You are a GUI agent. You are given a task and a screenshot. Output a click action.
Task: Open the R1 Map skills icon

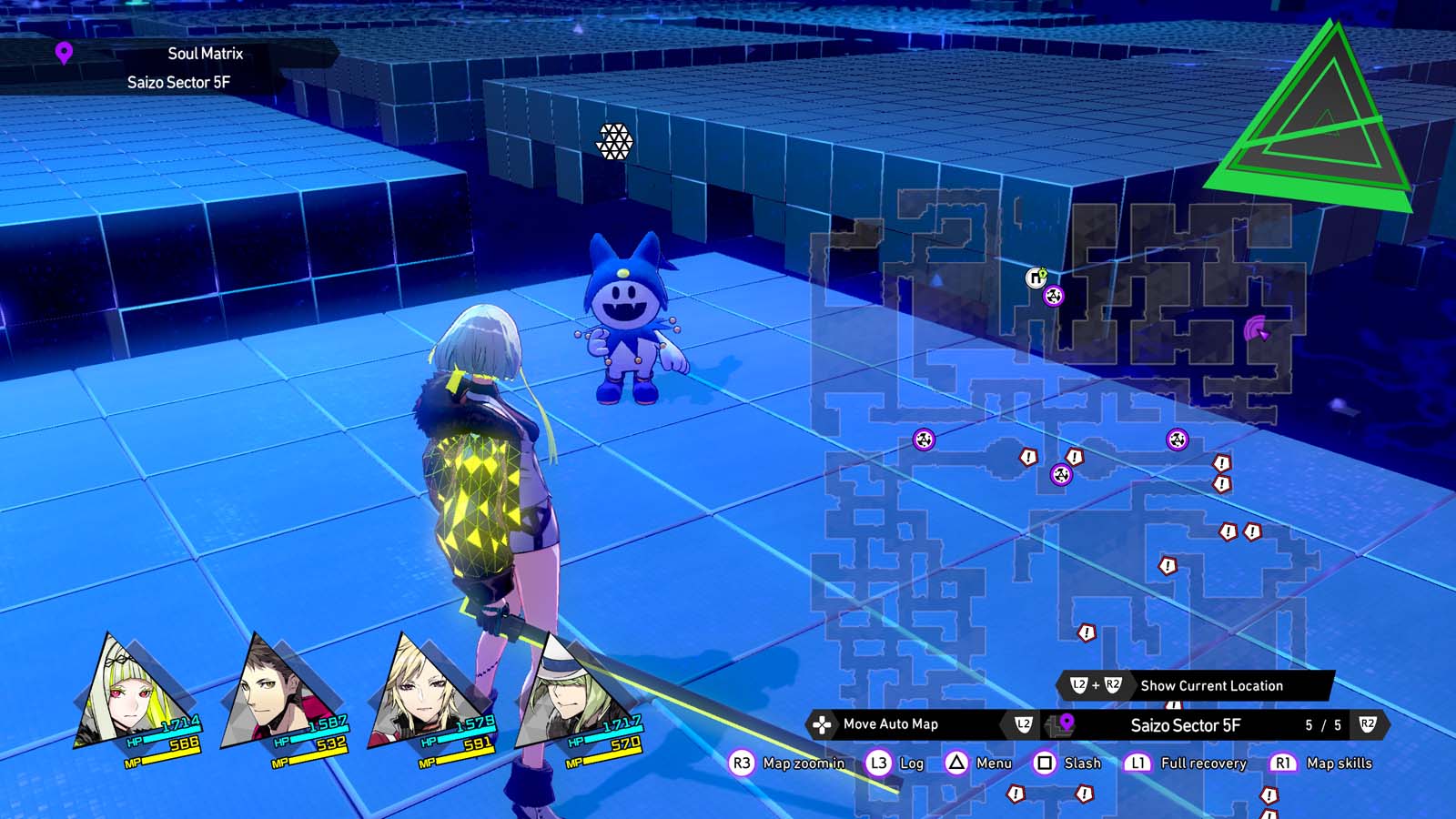pos(1284,763)
